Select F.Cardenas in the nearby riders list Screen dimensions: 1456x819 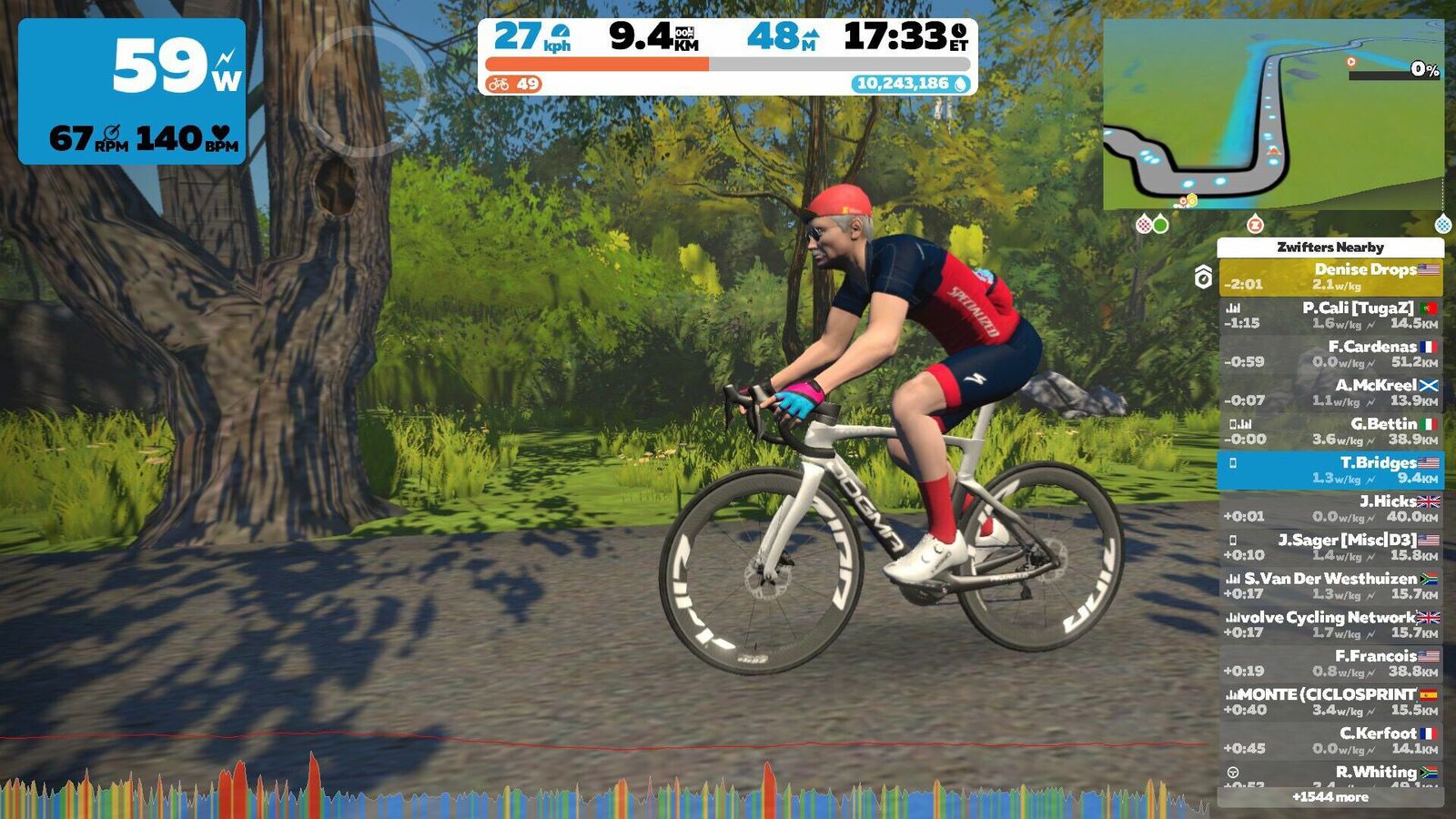pyautogui.click(x=1330, y=354)
